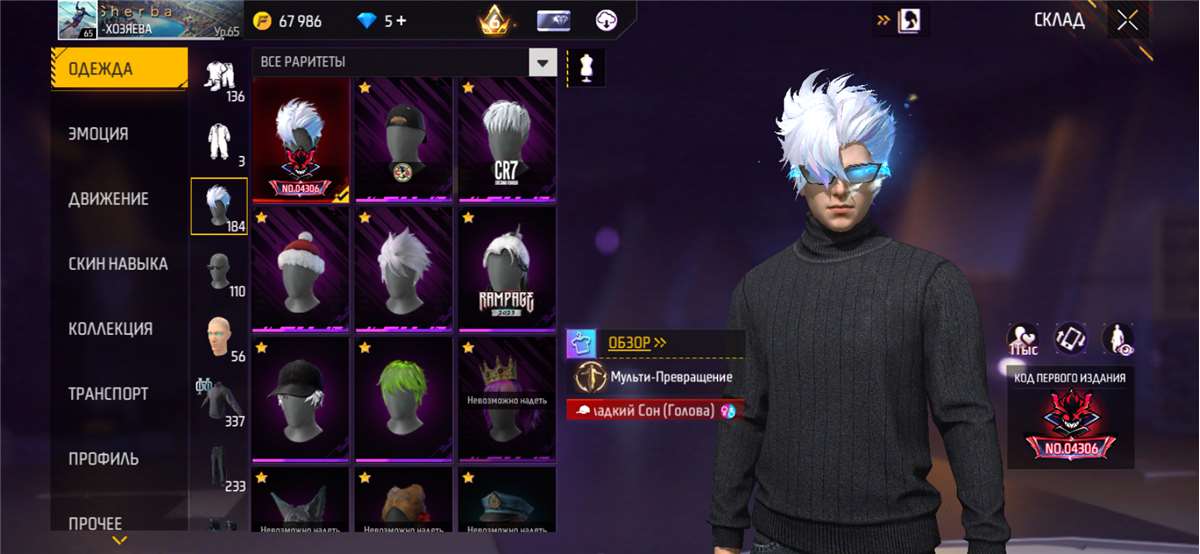Image resolution: width=1200 pixels, height=554 pixels.
Task: Open the СКИН НАВЫКА section
Action: [x=117, y=264]
